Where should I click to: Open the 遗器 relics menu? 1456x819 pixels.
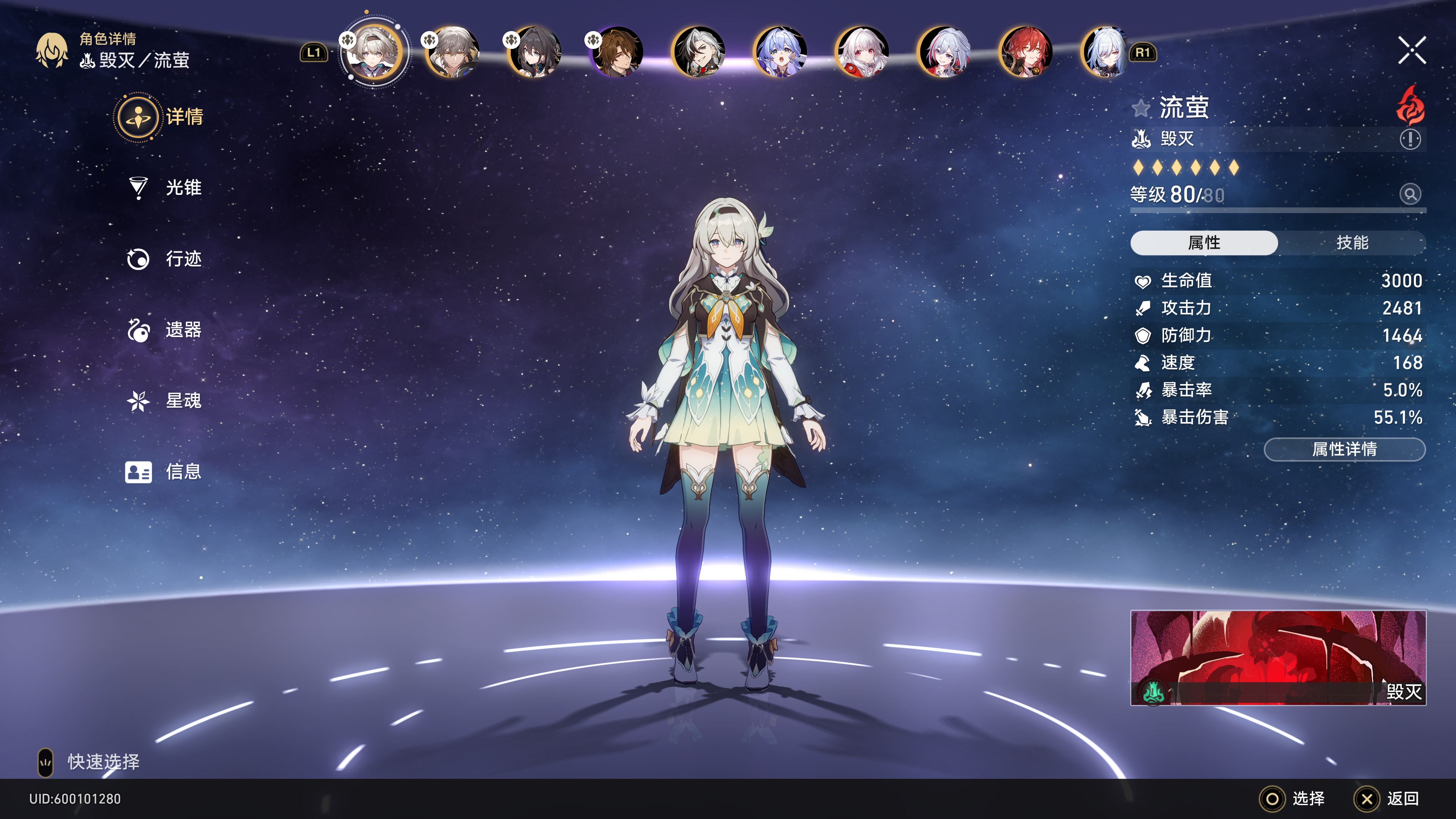[182, 330]
